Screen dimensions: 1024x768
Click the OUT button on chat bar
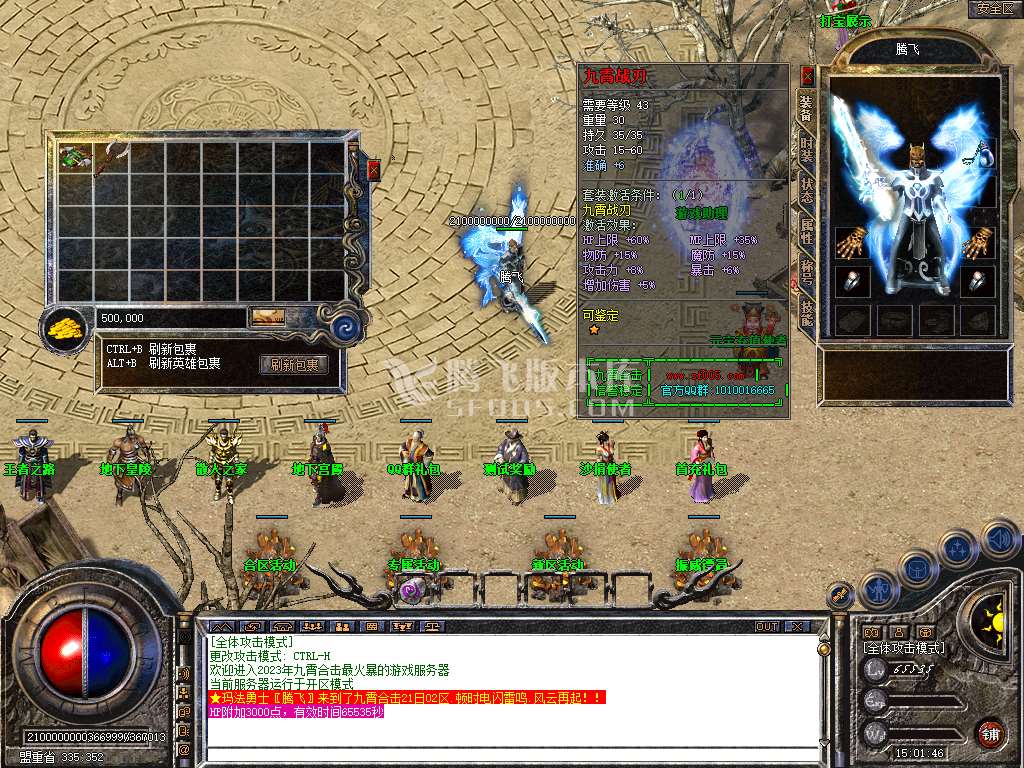pyautogui.click(x=767, y=627)
